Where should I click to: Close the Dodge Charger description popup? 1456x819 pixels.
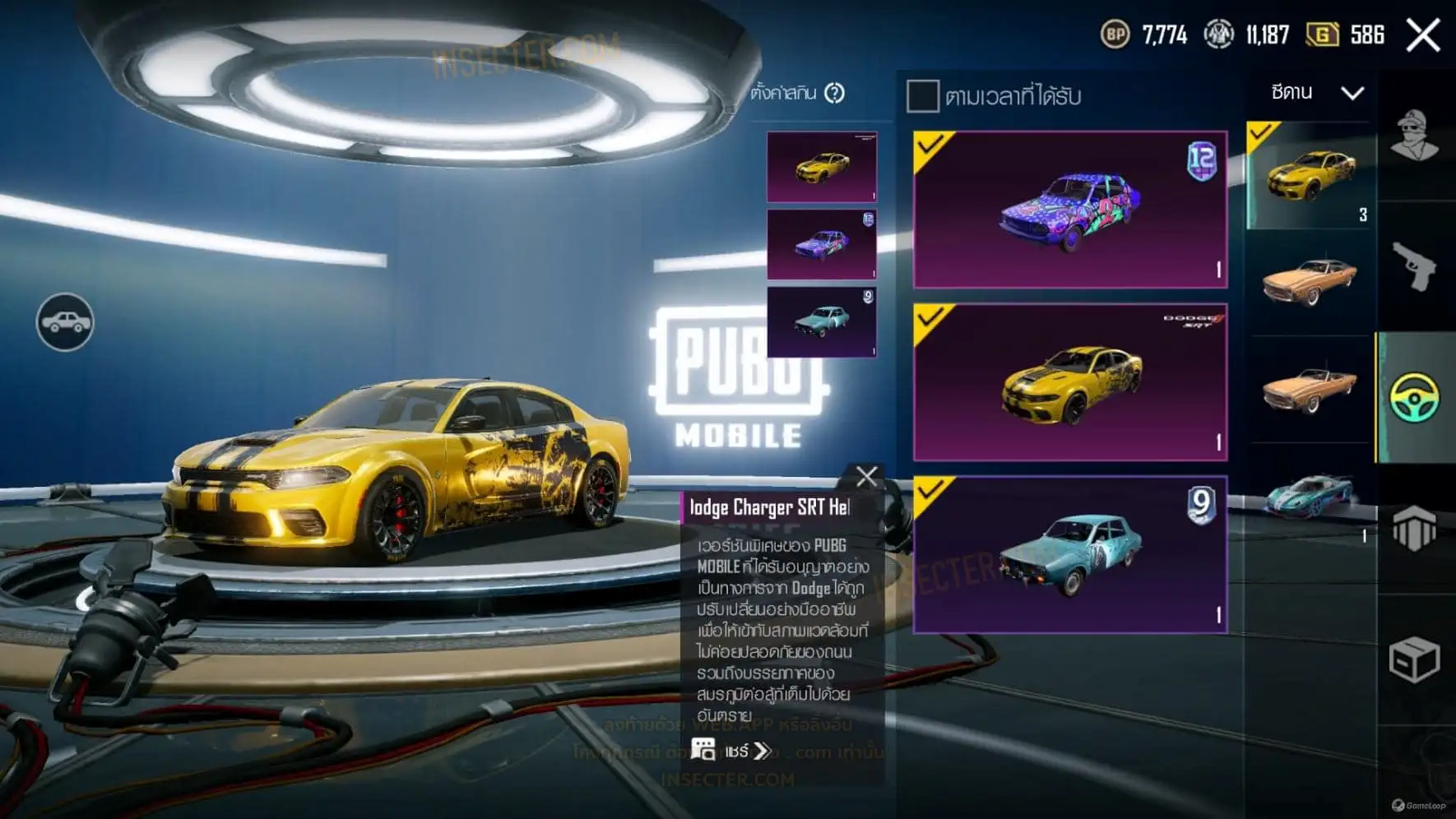[866, 477]
